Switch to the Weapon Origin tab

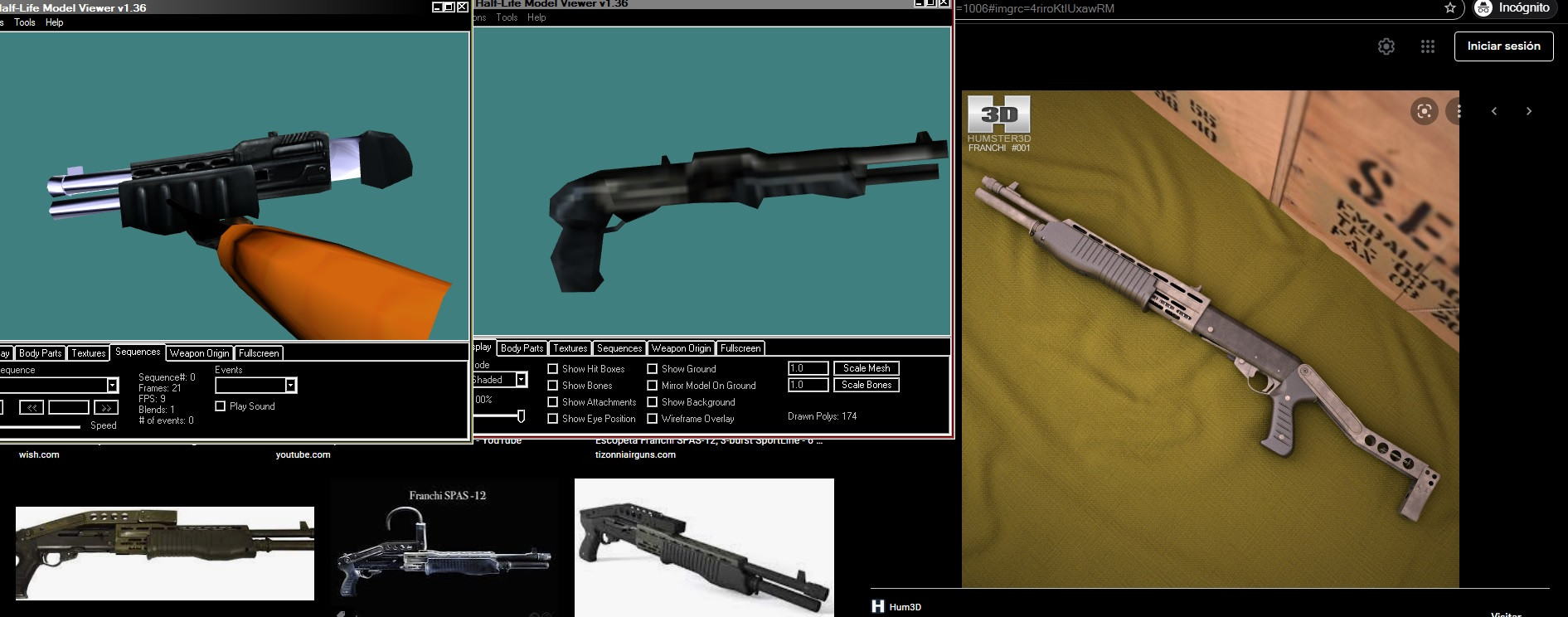(x=199, y=352)
